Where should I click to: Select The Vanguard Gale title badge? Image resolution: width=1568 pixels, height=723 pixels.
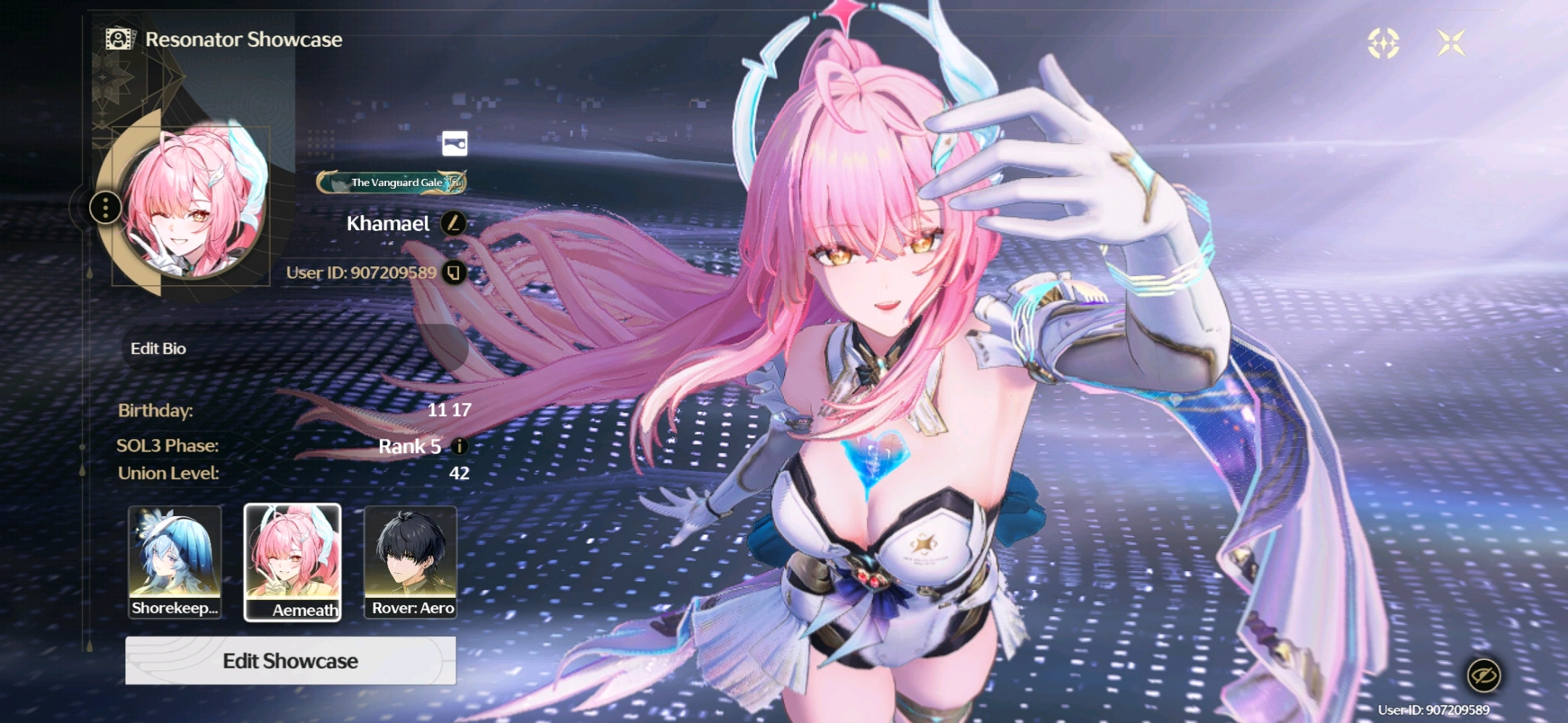tap(392, 182)
